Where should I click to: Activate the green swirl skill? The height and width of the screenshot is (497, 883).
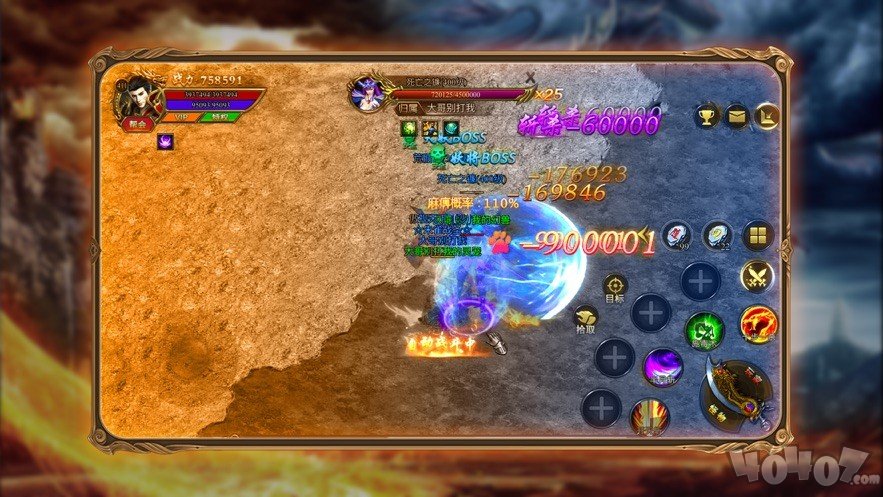click(x=704, y=331)
